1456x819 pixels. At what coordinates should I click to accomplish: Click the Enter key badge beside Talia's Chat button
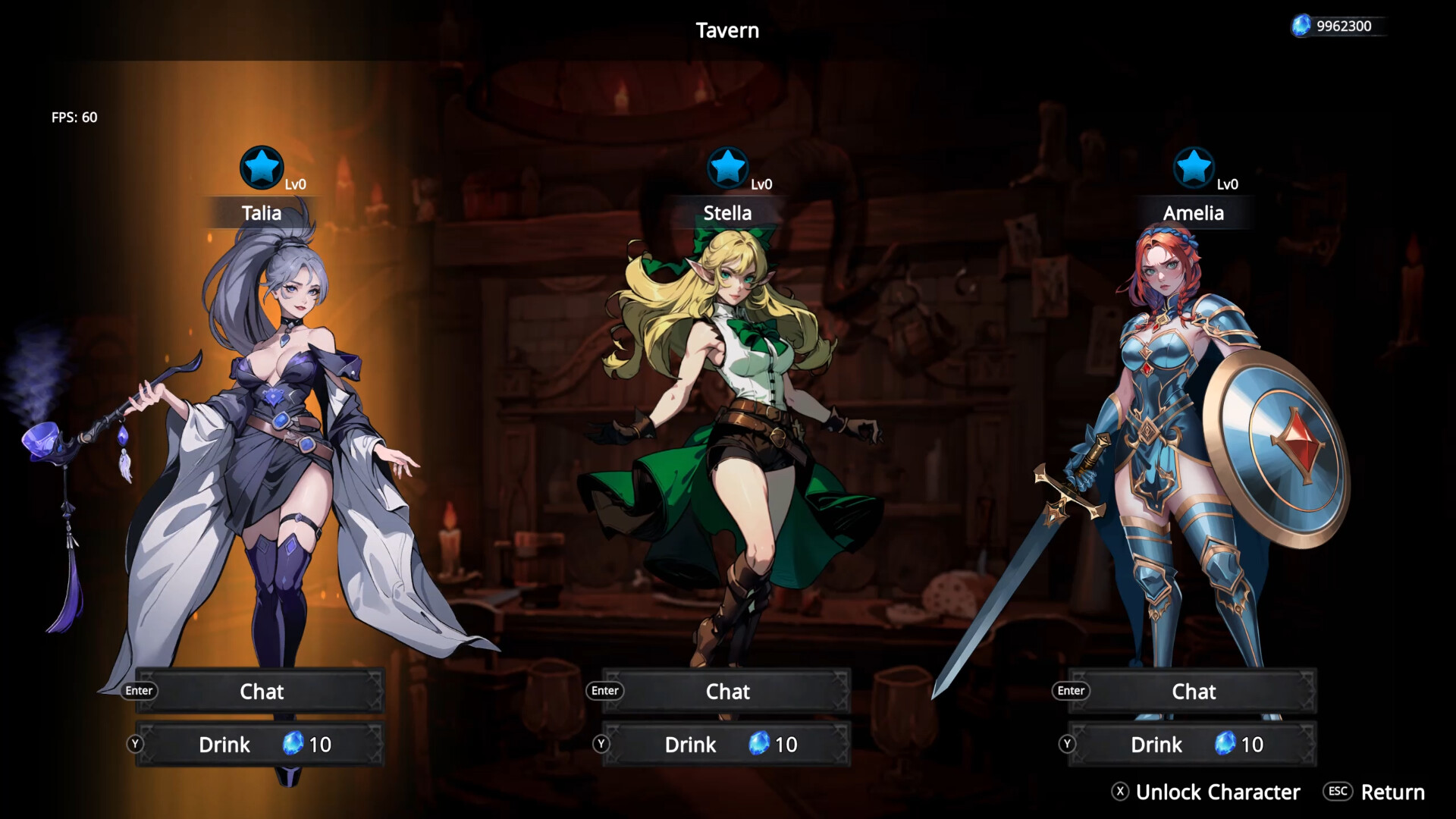click(139, 691)
